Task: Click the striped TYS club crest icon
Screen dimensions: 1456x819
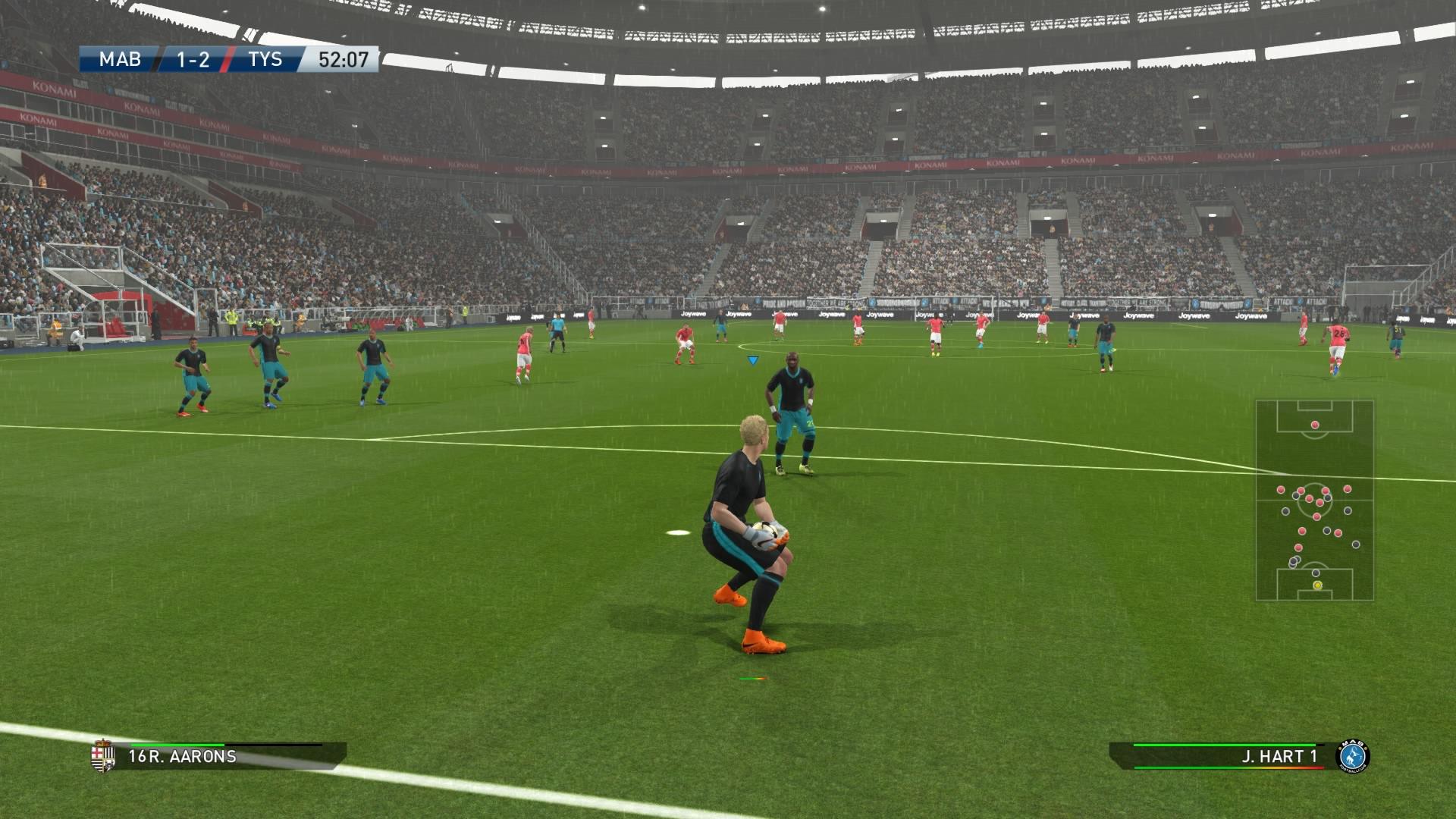Action: (x=102, y=756)
